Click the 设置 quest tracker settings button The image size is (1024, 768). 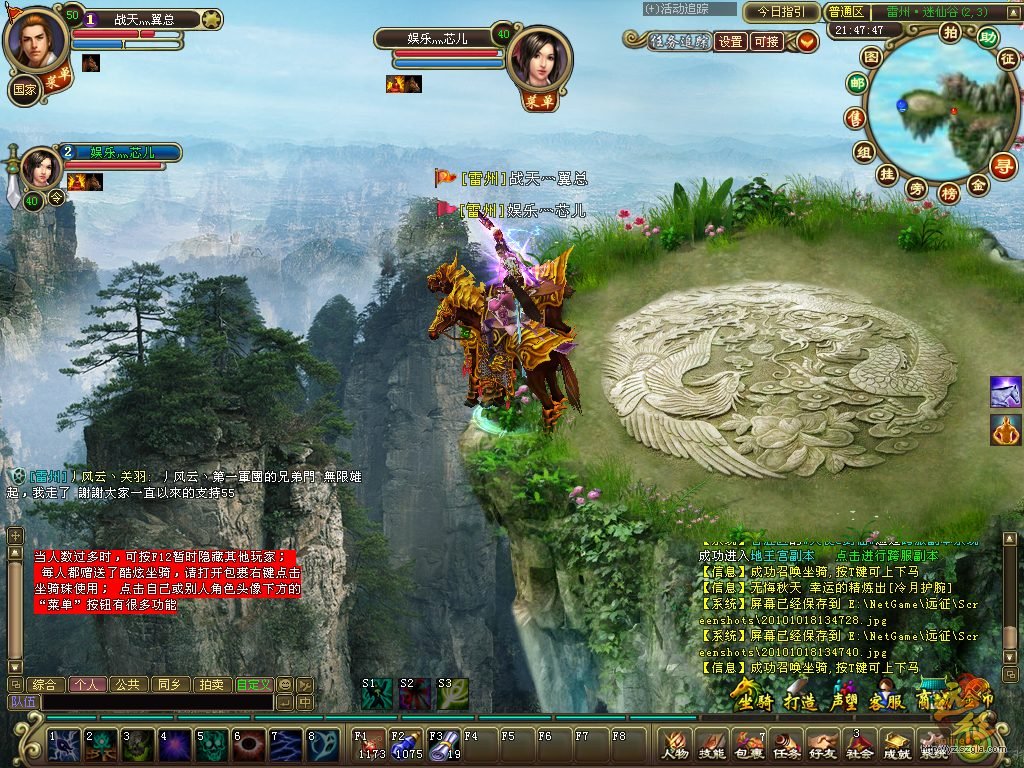(x=731, y=41)
